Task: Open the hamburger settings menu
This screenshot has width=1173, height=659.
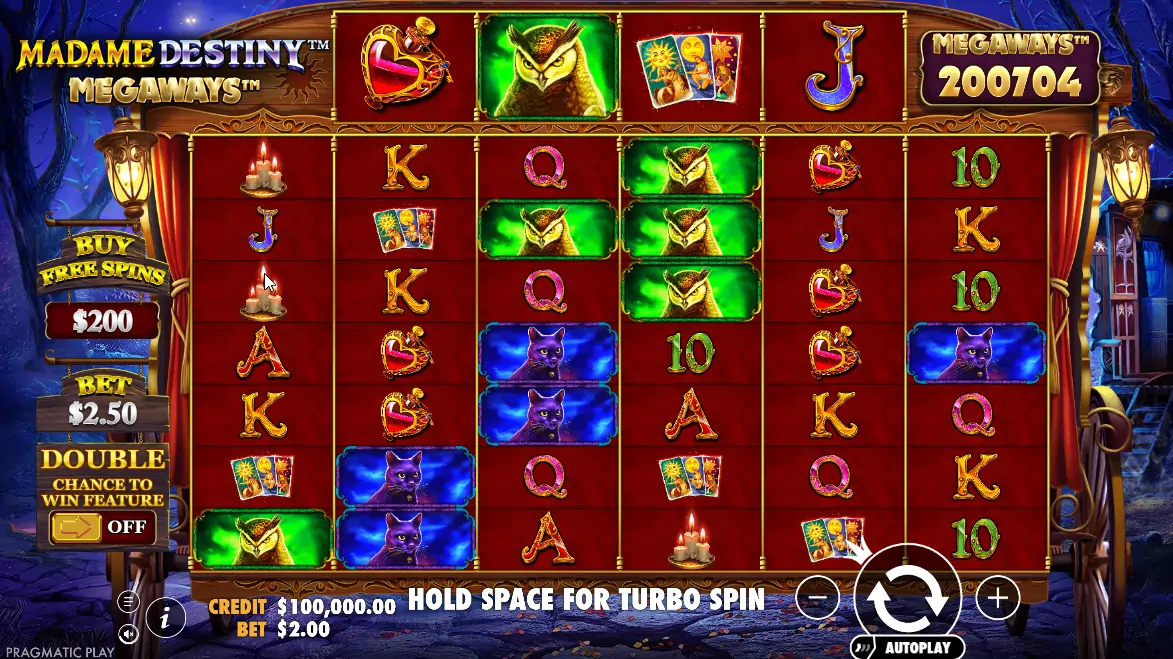Action: click(x=128, y=601)
